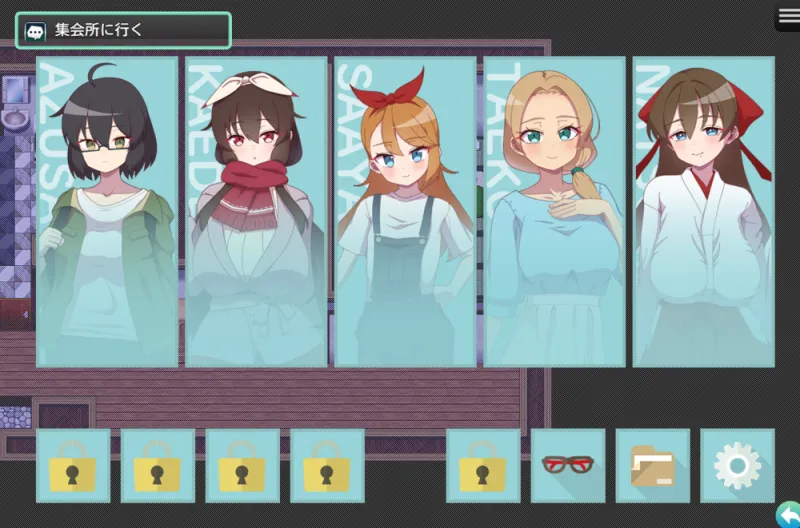Screen dimensions: 800x528
Task: Select the Azusa character card
Action: click(107, 212)
